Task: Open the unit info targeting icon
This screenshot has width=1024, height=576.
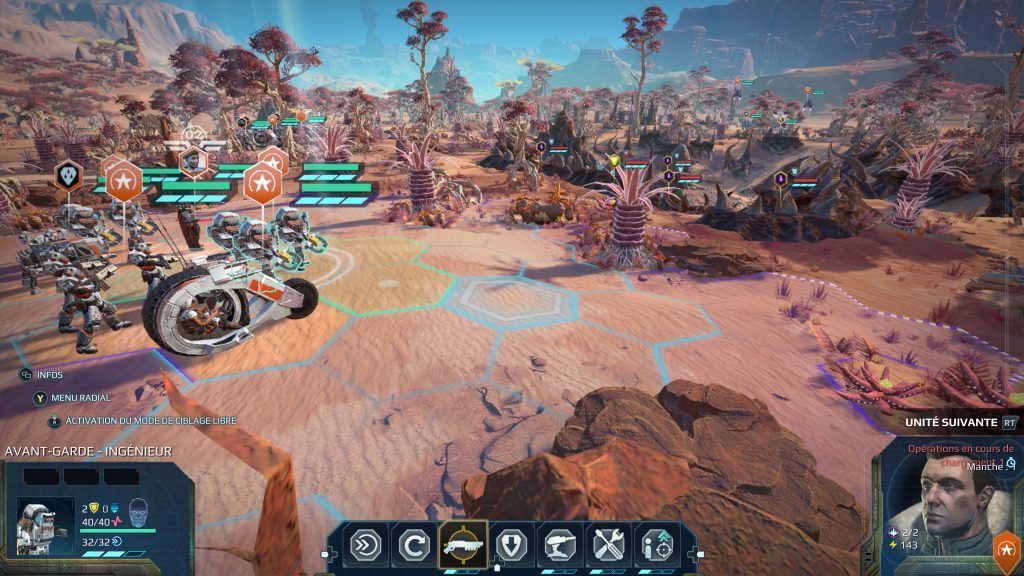Action: (658, 546)
